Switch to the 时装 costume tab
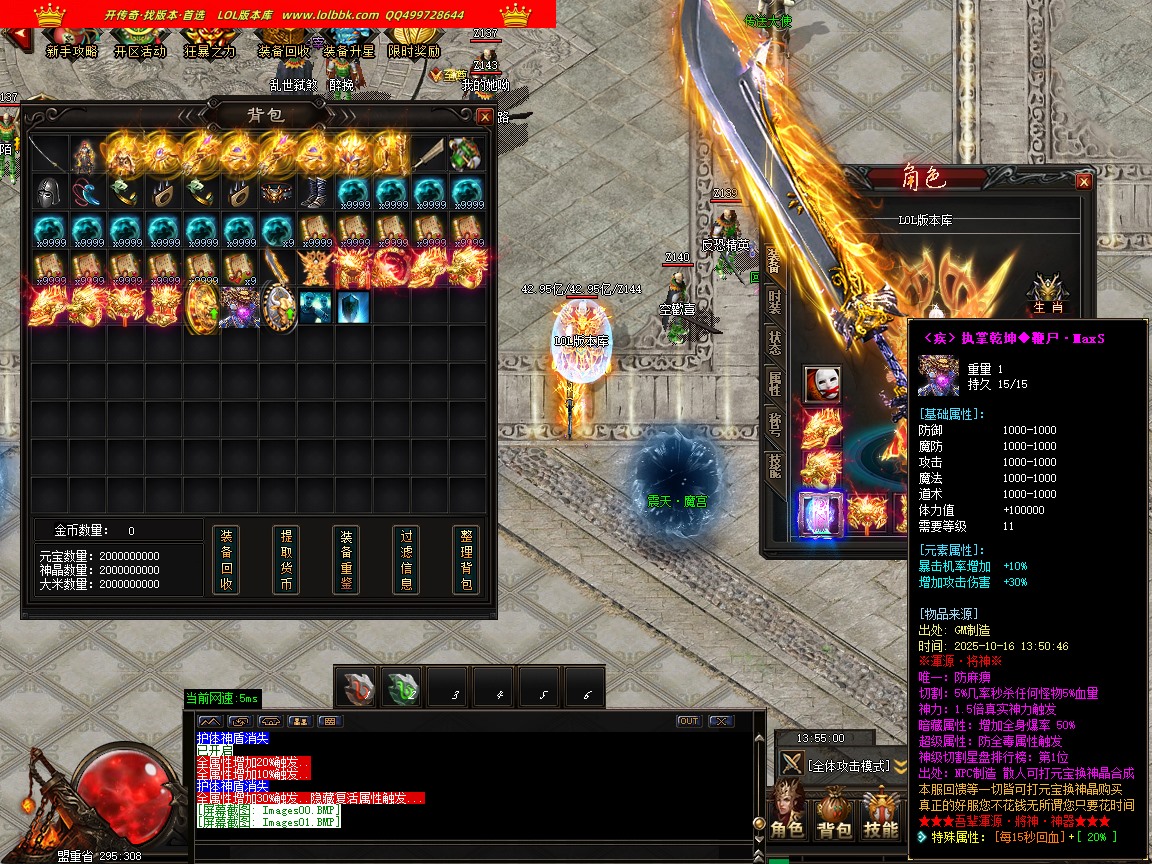Screen dimensions: 1152x864 pos(774,301)
